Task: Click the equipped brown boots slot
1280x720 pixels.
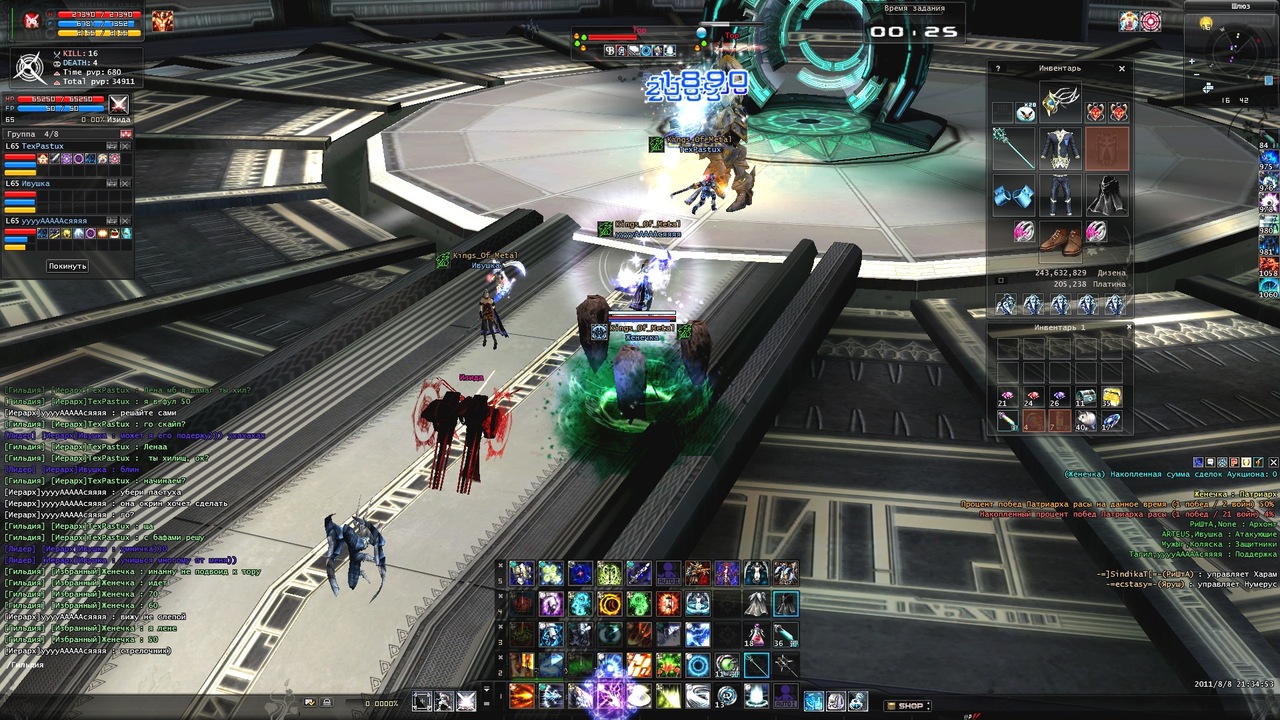Action: pos(1060,240)
